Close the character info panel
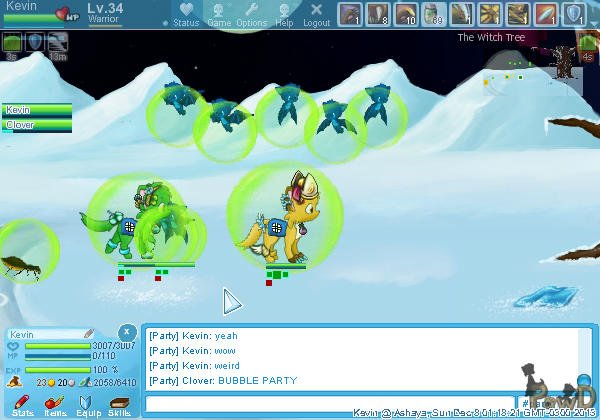 [127, 331]
